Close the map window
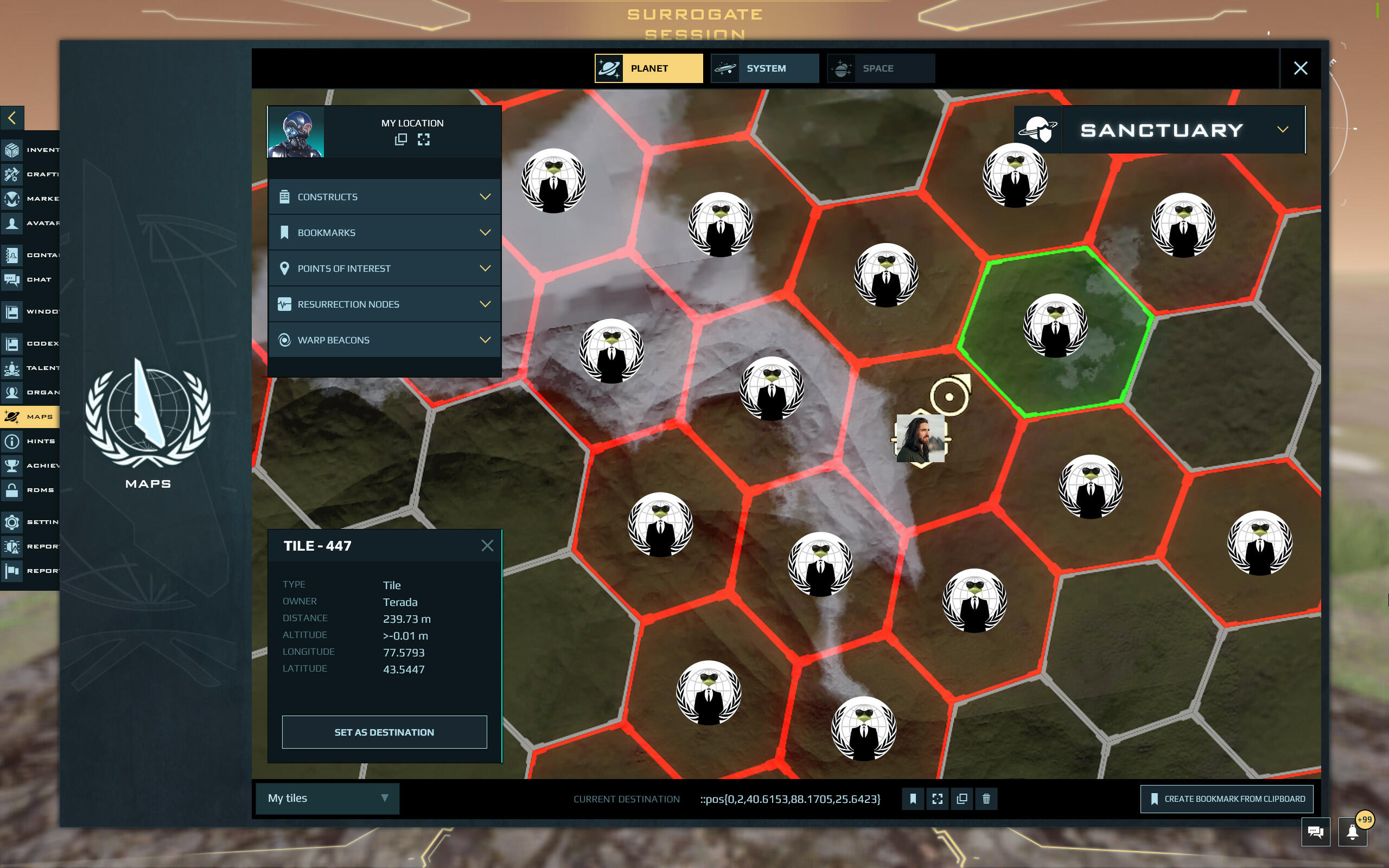This screenshot has height=868, width=1389. 1300,68
